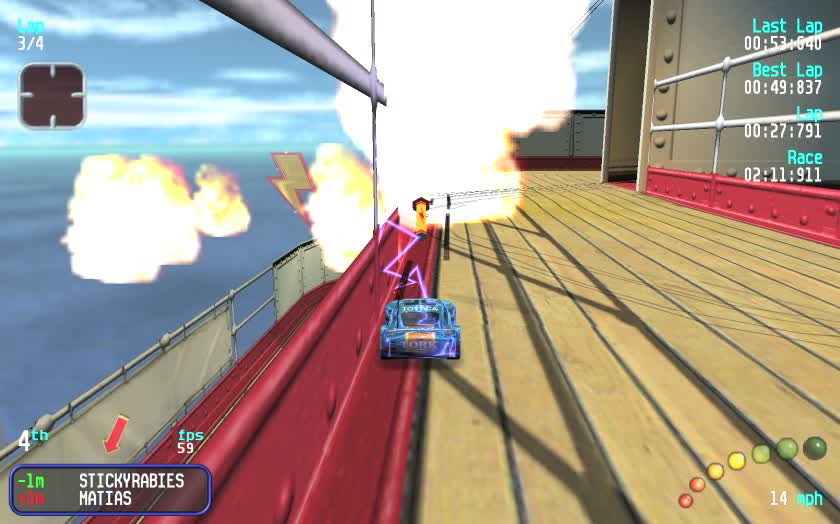Viewport: 840px width, 524px height.
Task: Select the empty weapon pickup slot
Action: [52, 95]
